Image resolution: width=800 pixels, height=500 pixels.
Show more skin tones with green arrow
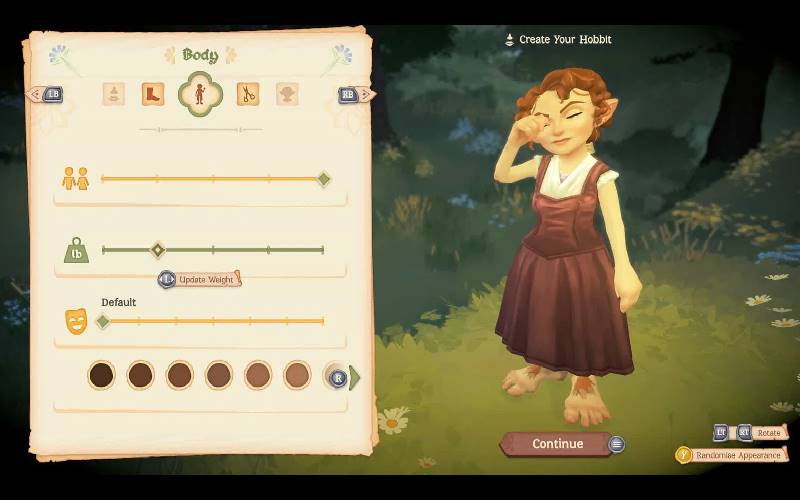(354, 377)
